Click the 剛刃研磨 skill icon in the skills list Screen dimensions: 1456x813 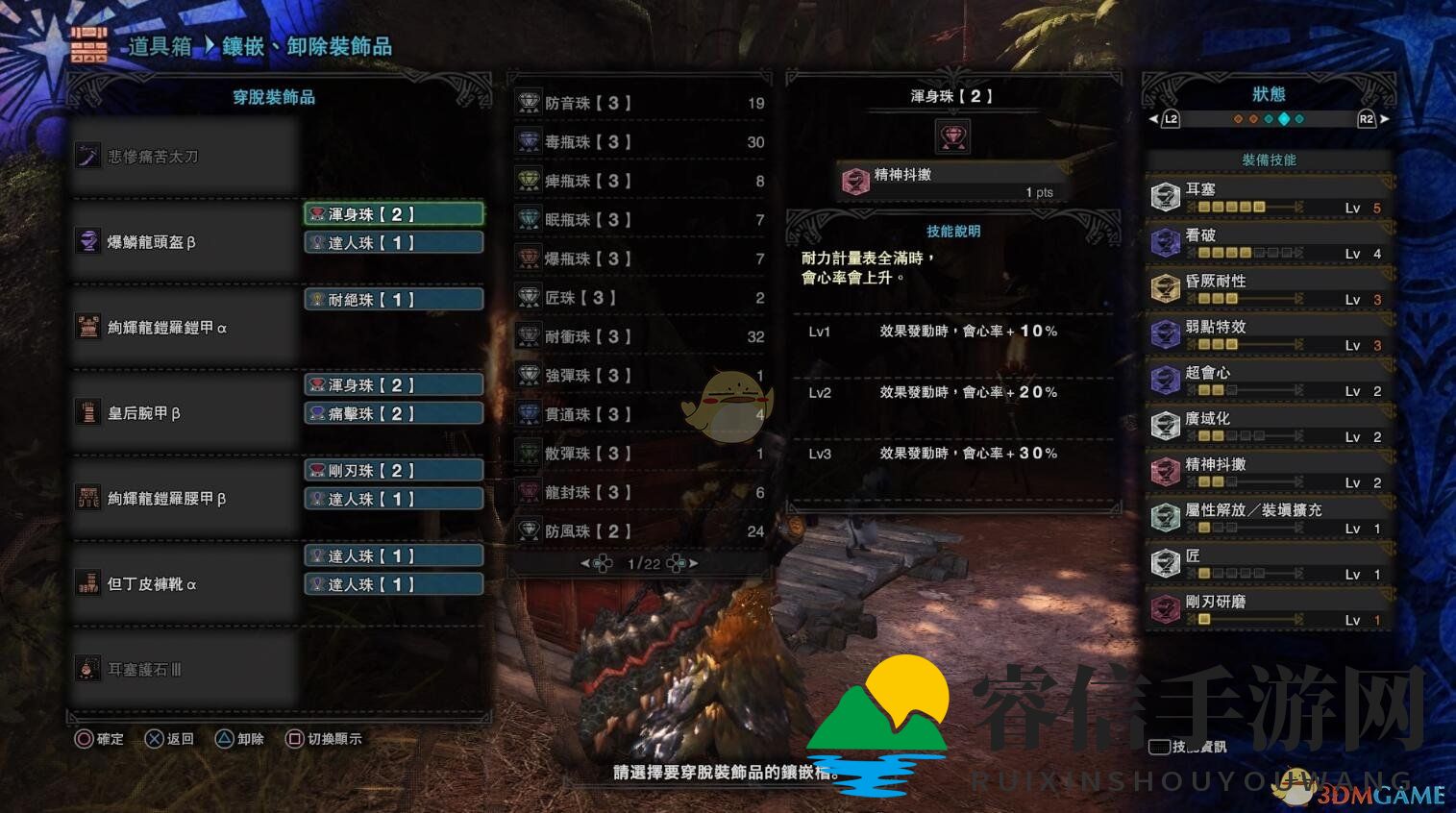coord(1165,608)
